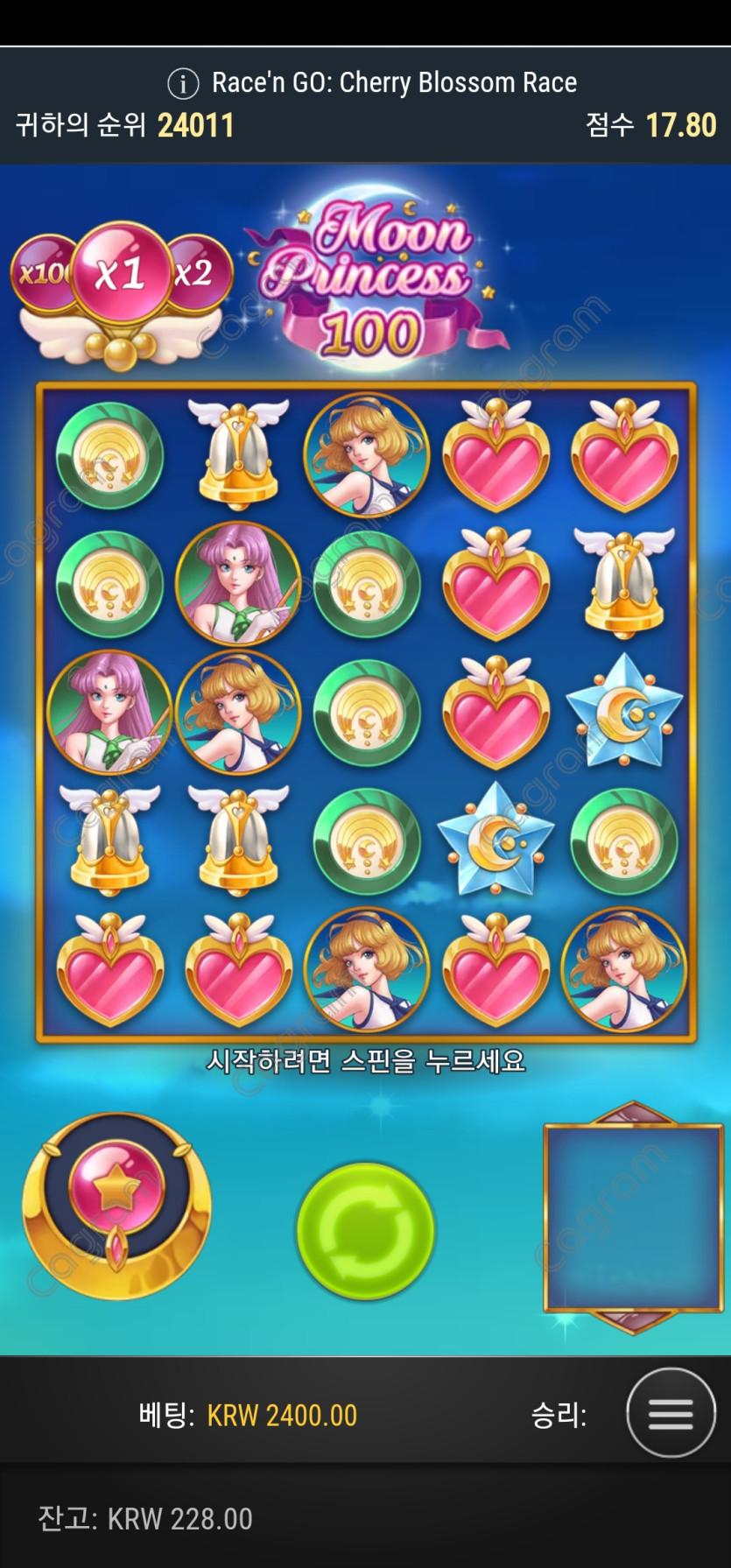Open the Race'n GO info icon
This screenshot has width=731, height=1568.
pyautogui.click(x=183, y=84)
